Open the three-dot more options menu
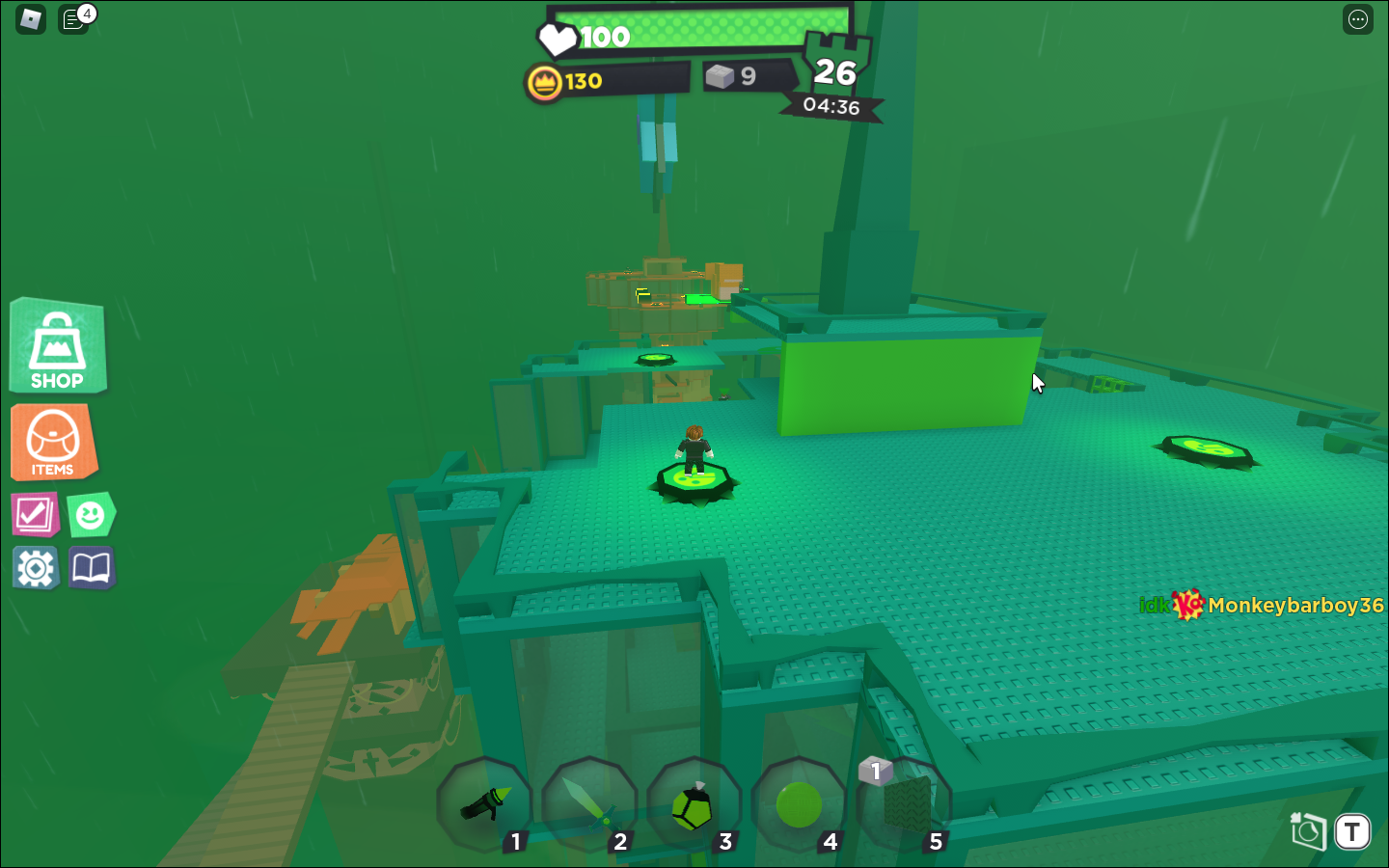The height and width of the screenshot is (868, 1389). coord(1358,19)
